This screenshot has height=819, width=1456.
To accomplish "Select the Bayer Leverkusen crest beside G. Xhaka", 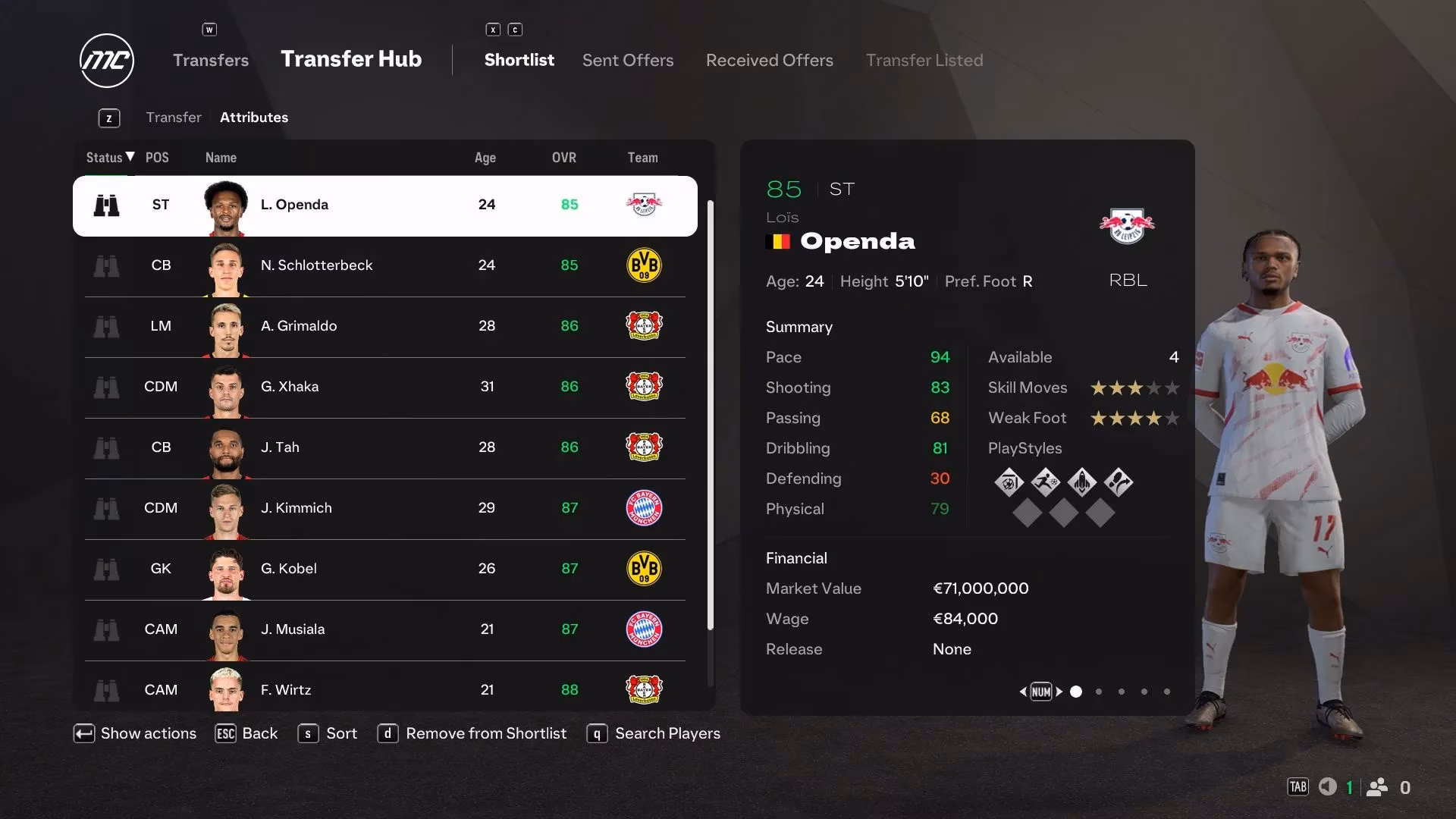I will point(644,387).
